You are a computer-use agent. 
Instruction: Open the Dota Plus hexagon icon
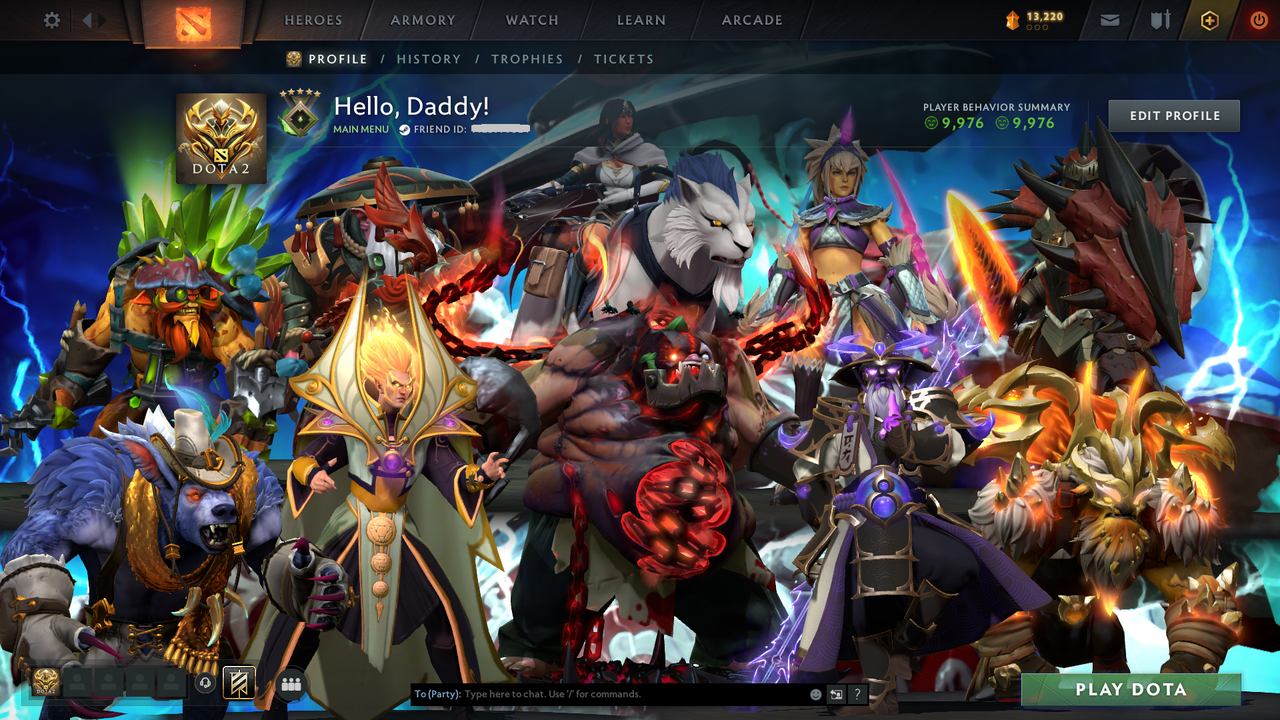point(1209,19)
